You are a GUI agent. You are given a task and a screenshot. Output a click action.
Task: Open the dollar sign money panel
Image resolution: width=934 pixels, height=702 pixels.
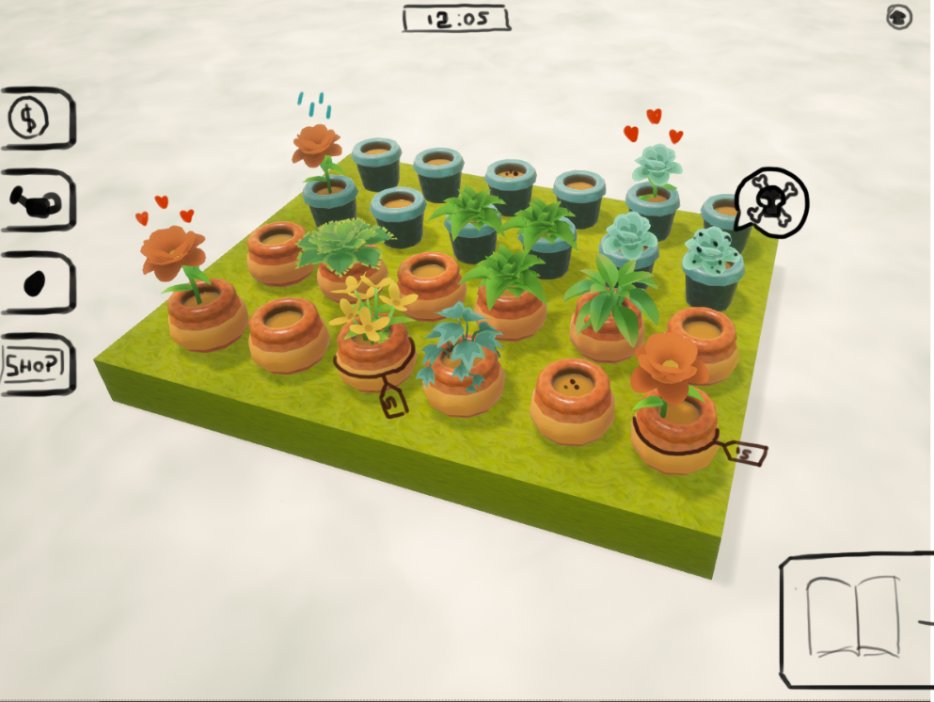28,119
